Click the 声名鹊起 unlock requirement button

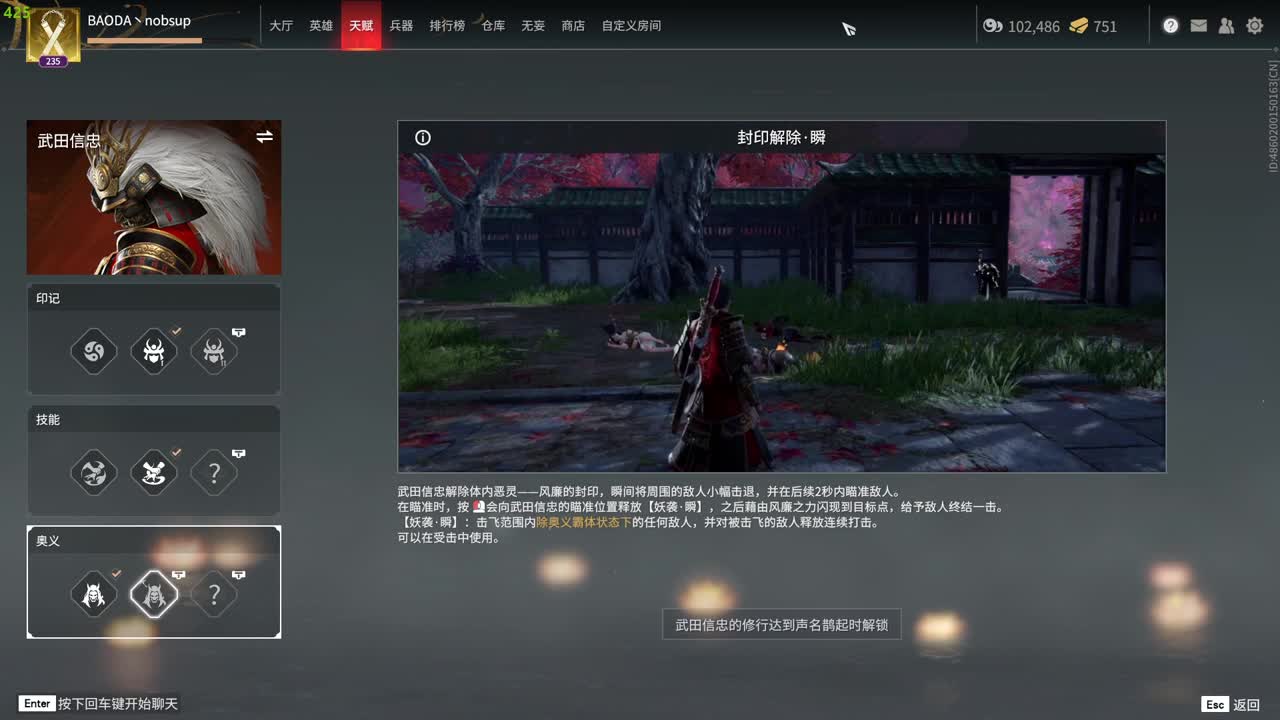point(781,624)
